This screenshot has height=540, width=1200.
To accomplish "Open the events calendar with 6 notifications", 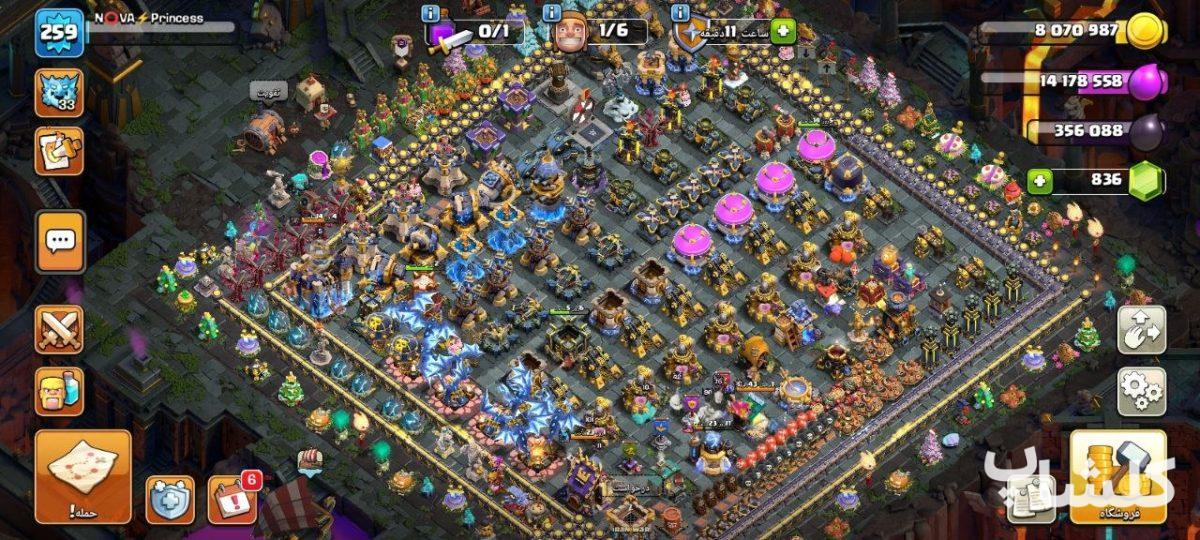I will (x=231, y=498).
